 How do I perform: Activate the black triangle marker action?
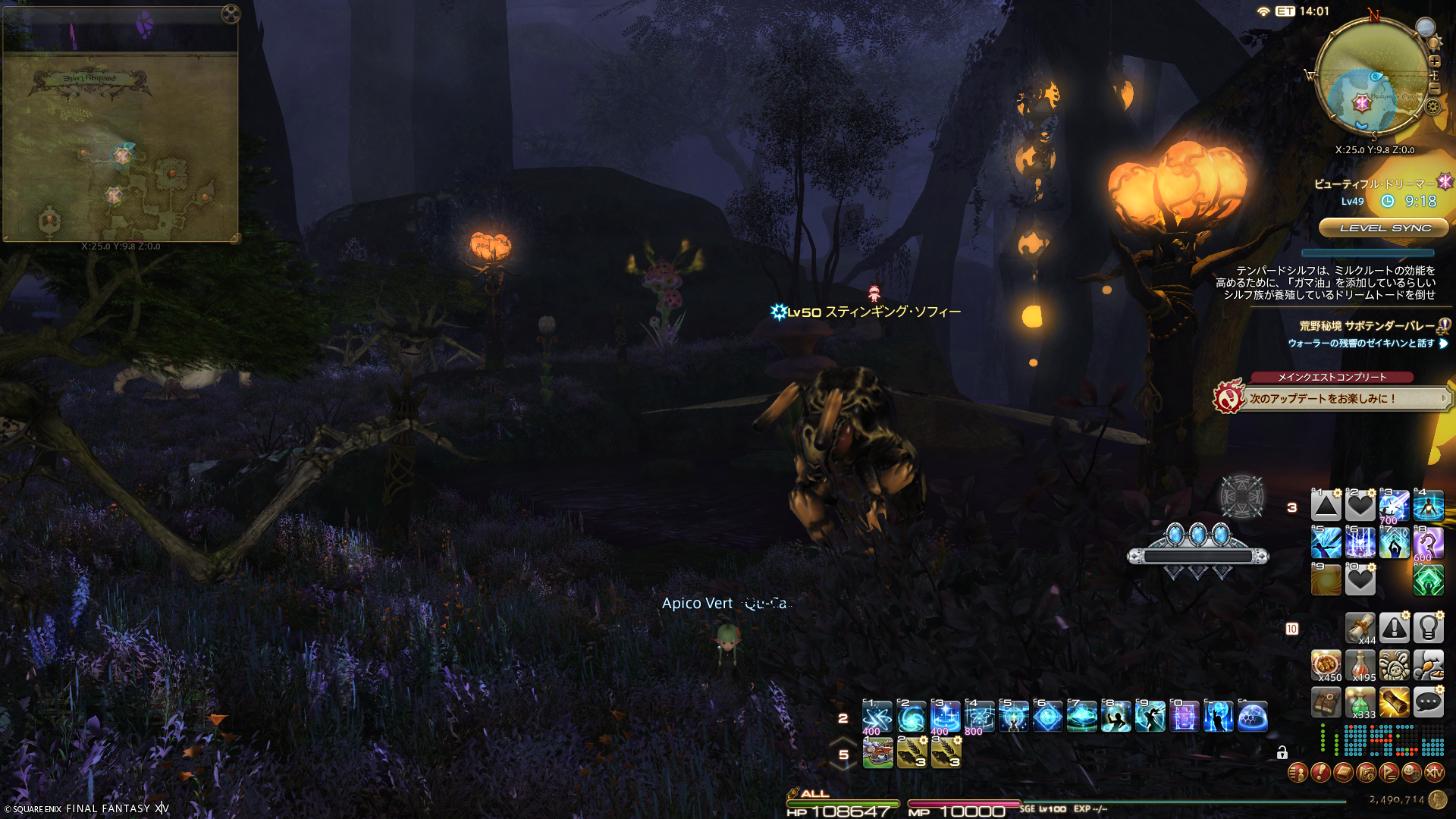(1326, 506)
